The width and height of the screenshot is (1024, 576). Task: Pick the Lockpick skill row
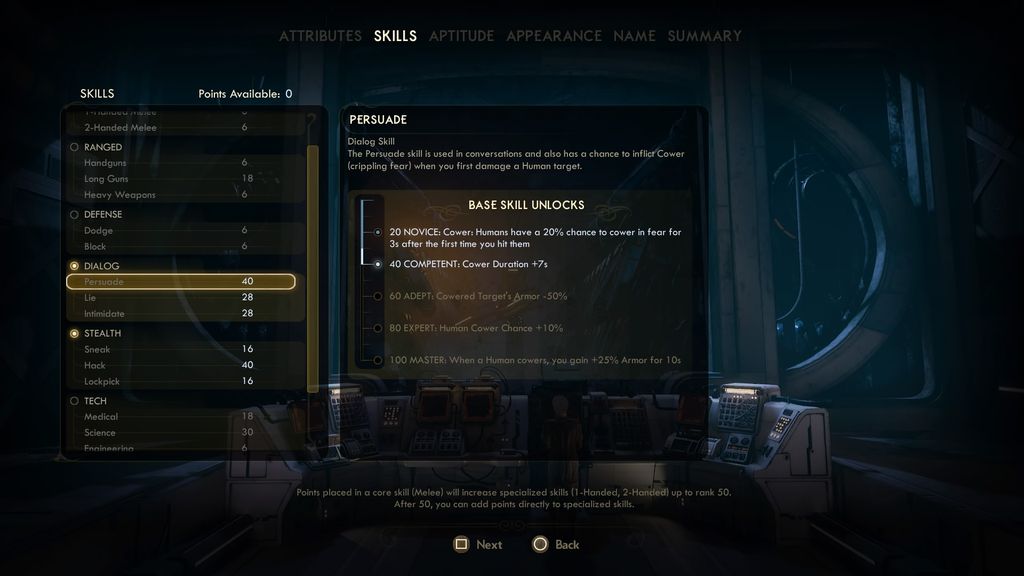[181, 381]
